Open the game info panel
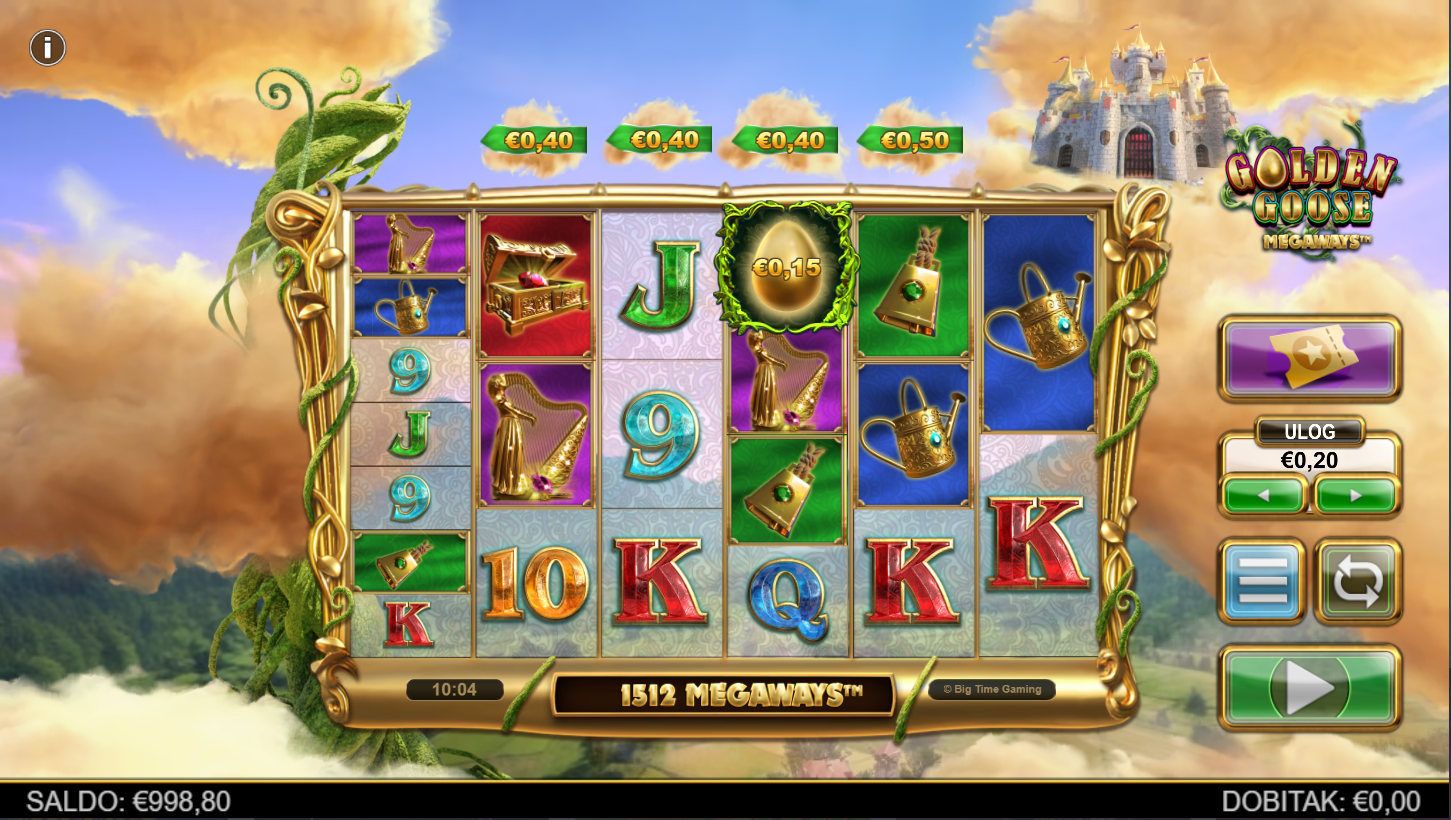The height and width of the screenshot is (820, 1451). coord(47,47)
